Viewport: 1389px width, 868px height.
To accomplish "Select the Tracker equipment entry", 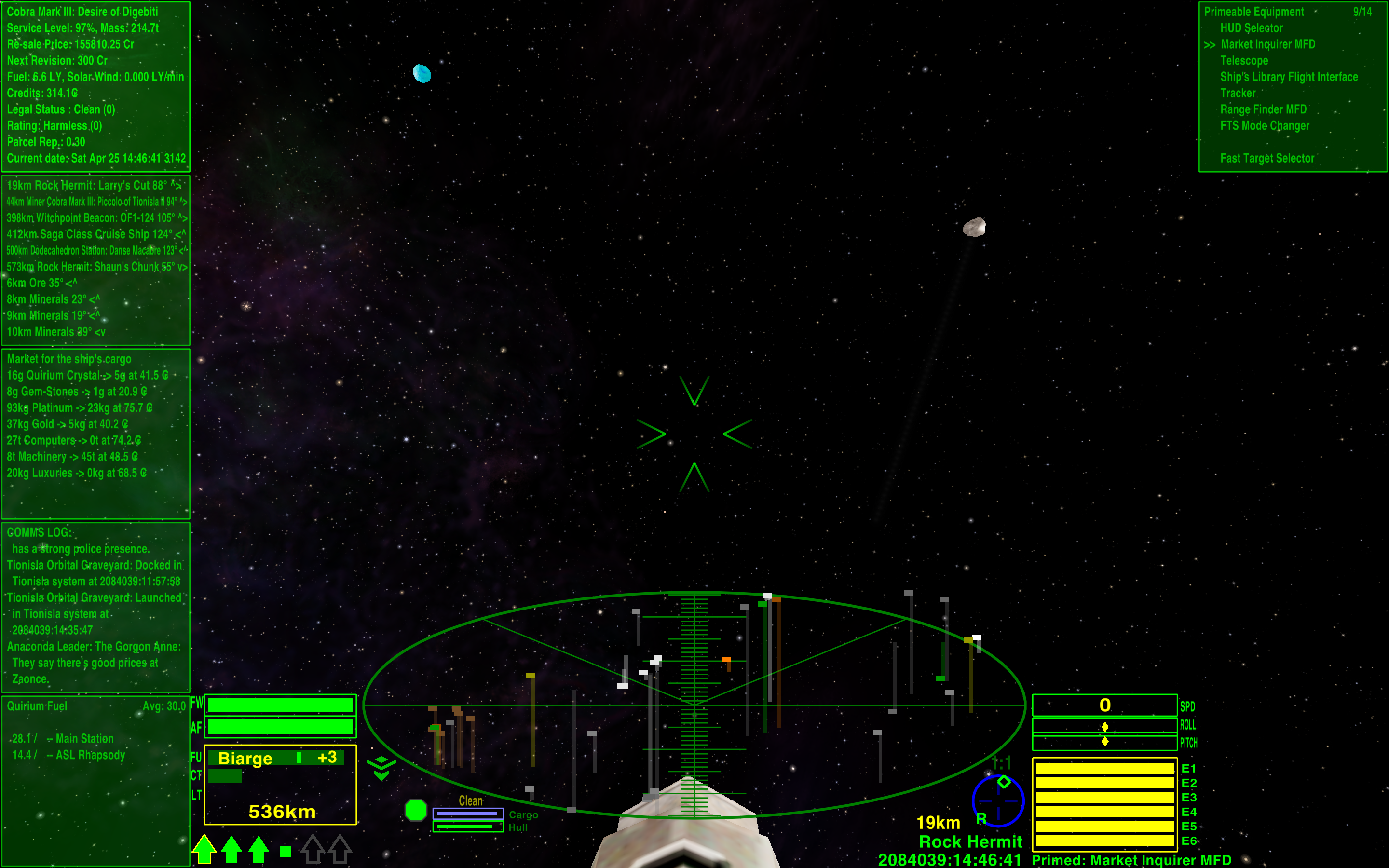I will click(1238, 93).
